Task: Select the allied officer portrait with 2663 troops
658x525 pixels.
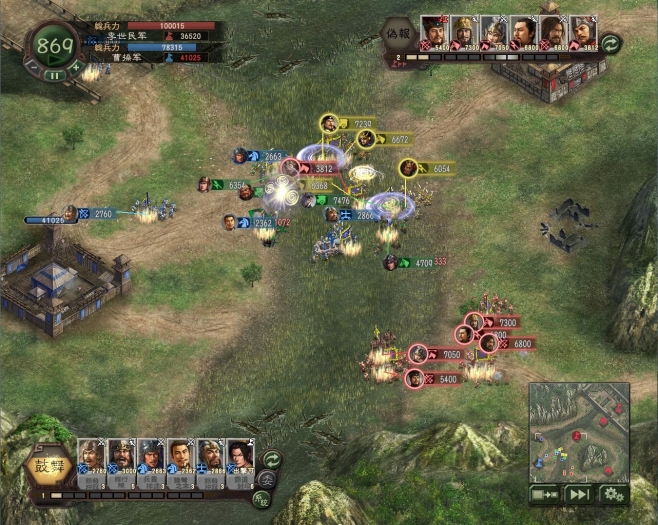Action: pos(150,457)
